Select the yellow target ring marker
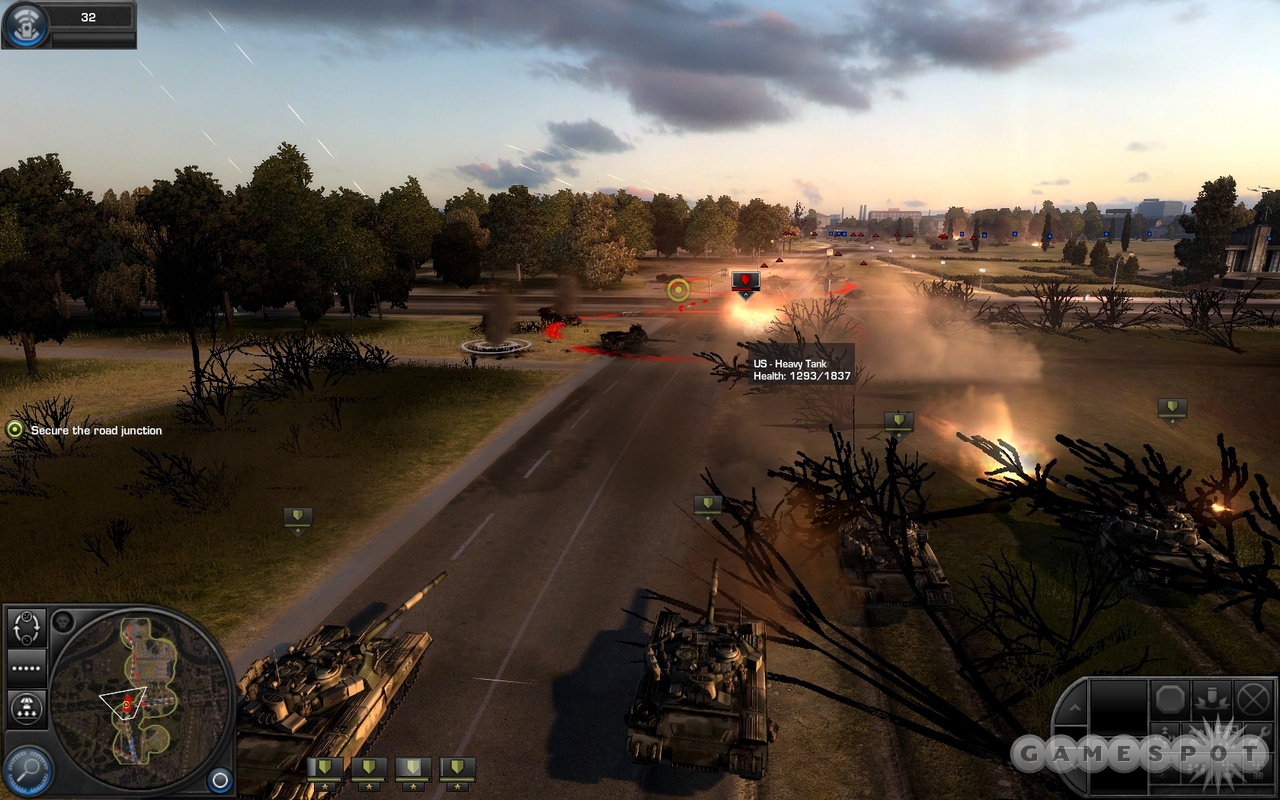1280x800 pixels. click(x=678, y=290)
